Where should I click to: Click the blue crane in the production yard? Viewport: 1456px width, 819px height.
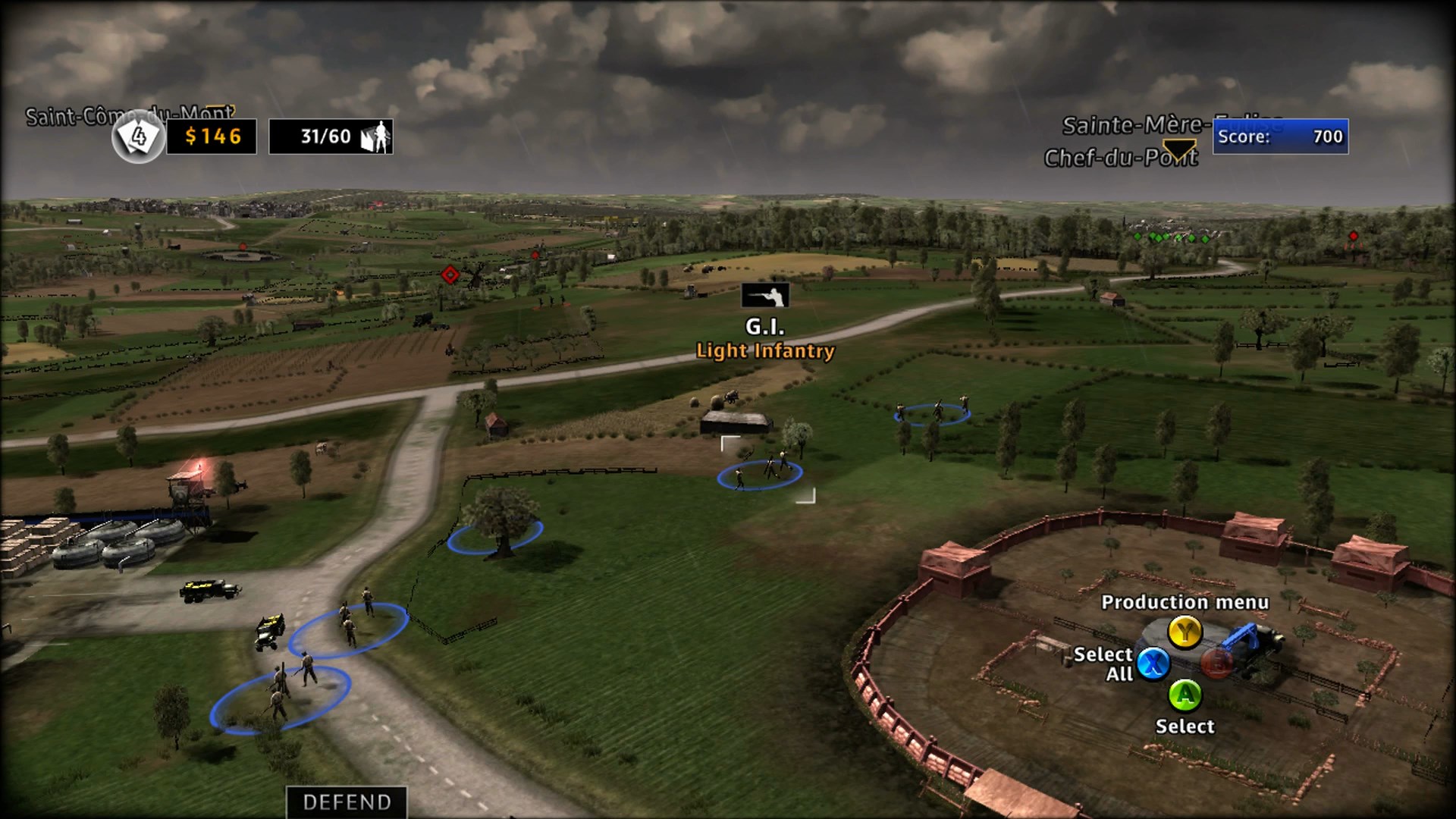(1244, 635)
